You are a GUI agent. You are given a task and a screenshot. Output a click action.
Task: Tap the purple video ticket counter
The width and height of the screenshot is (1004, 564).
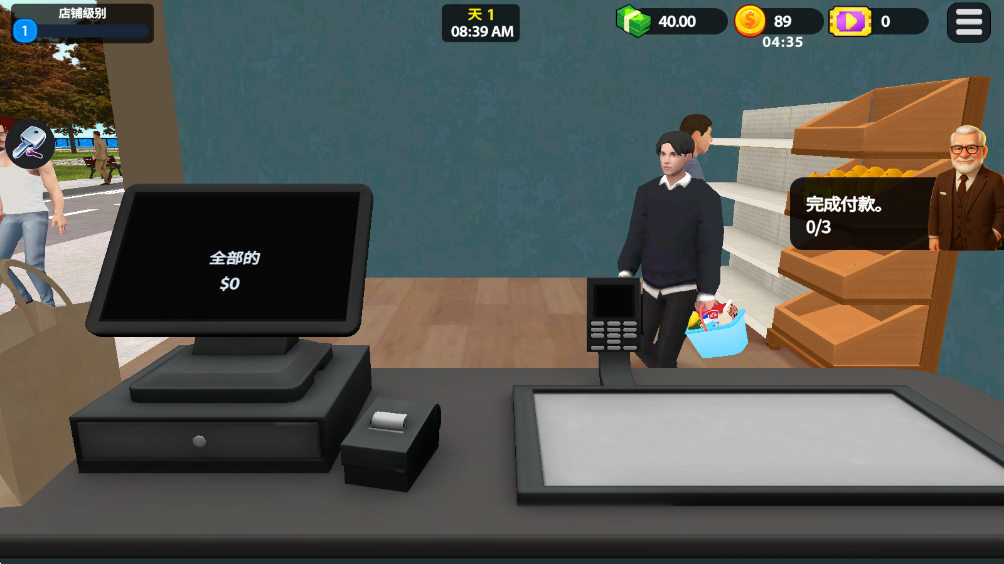[x=878, y=21]
